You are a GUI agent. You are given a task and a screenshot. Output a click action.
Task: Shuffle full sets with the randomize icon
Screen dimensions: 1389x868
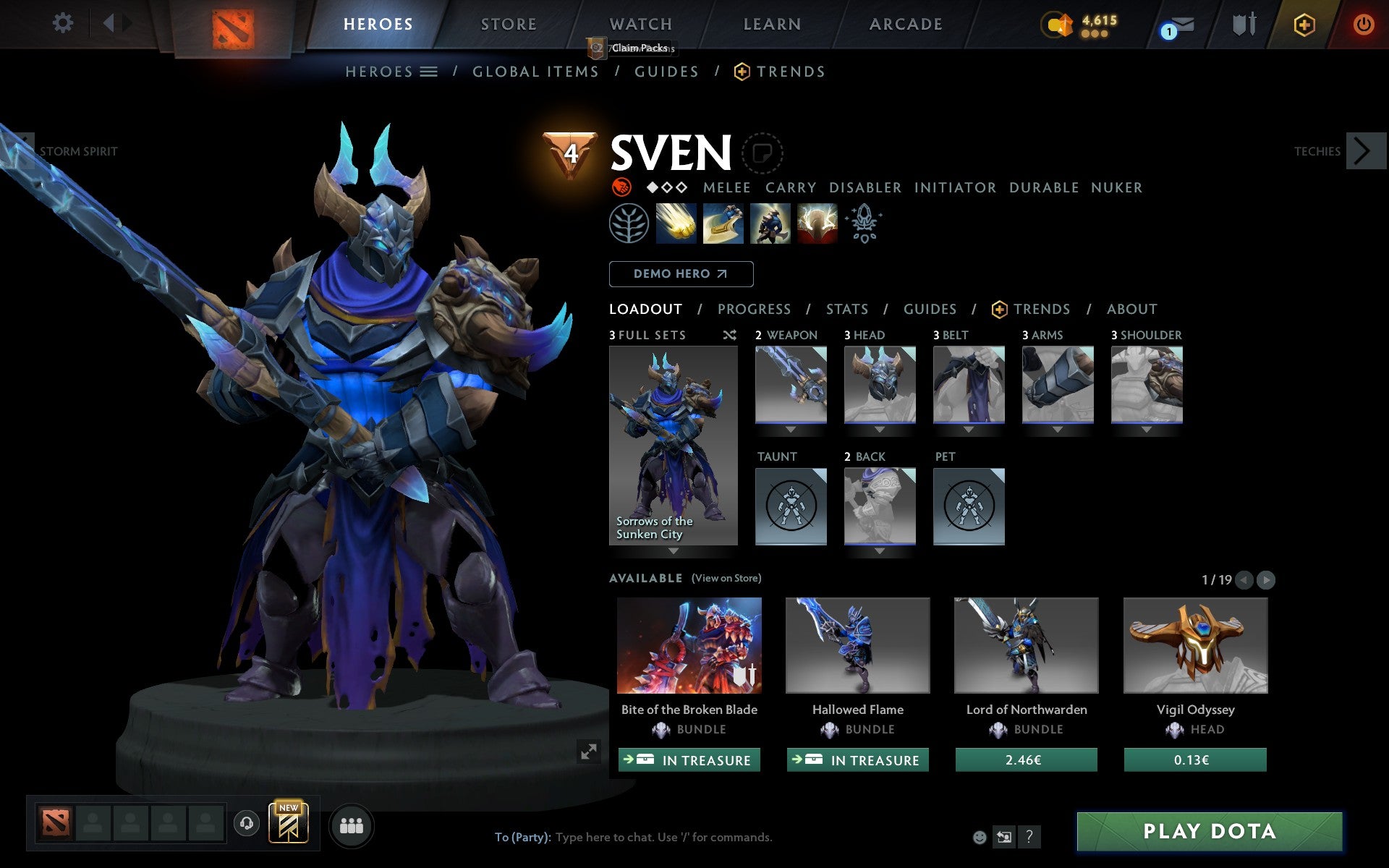729,335
